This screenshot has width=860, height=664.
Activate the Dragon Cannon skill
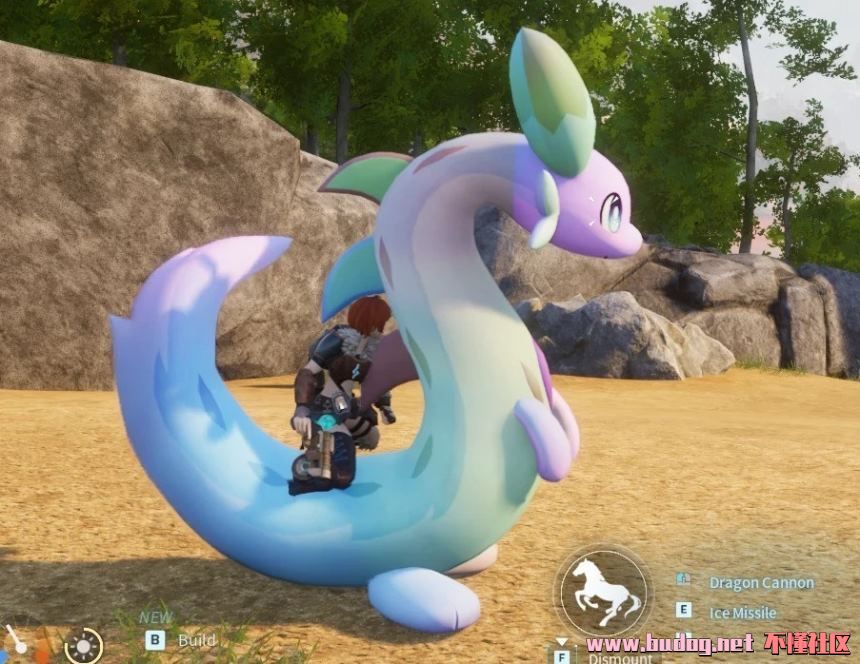click(x=760, y=582)
